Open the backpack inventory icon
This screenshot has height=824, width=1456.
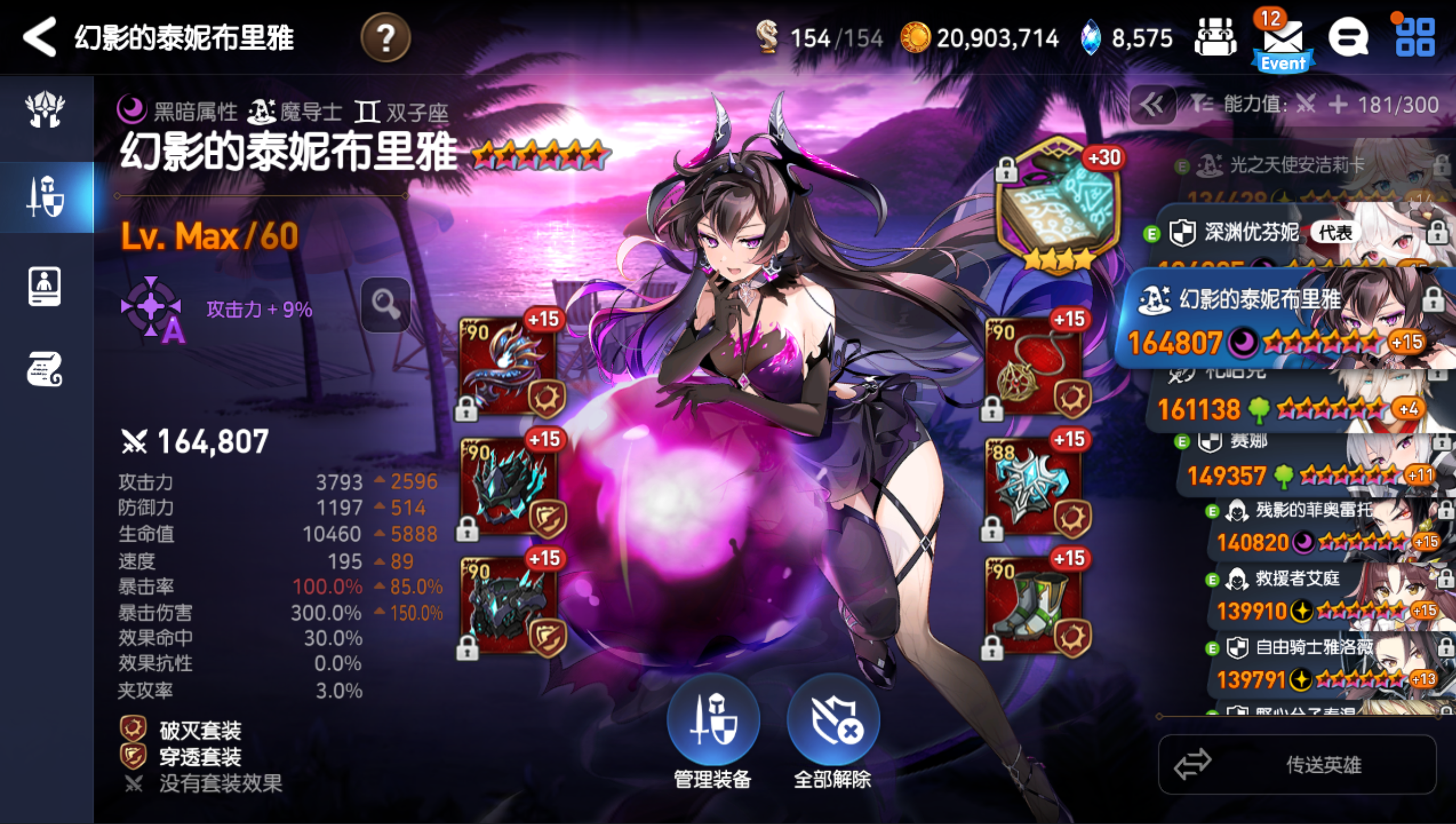pos(1215,38)
